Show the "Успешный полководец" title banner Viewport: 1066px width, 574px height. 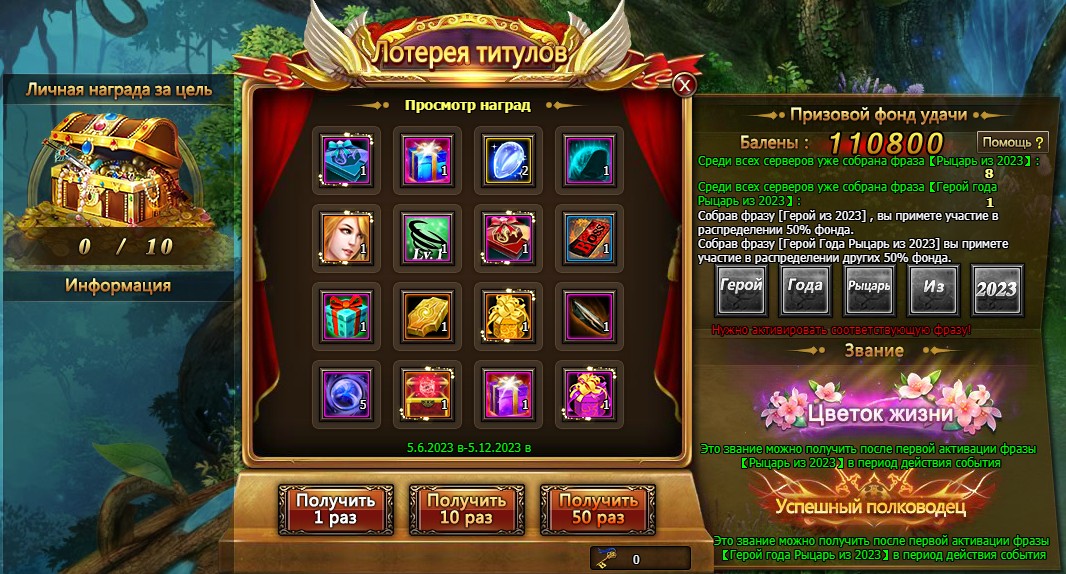[869, 506]
